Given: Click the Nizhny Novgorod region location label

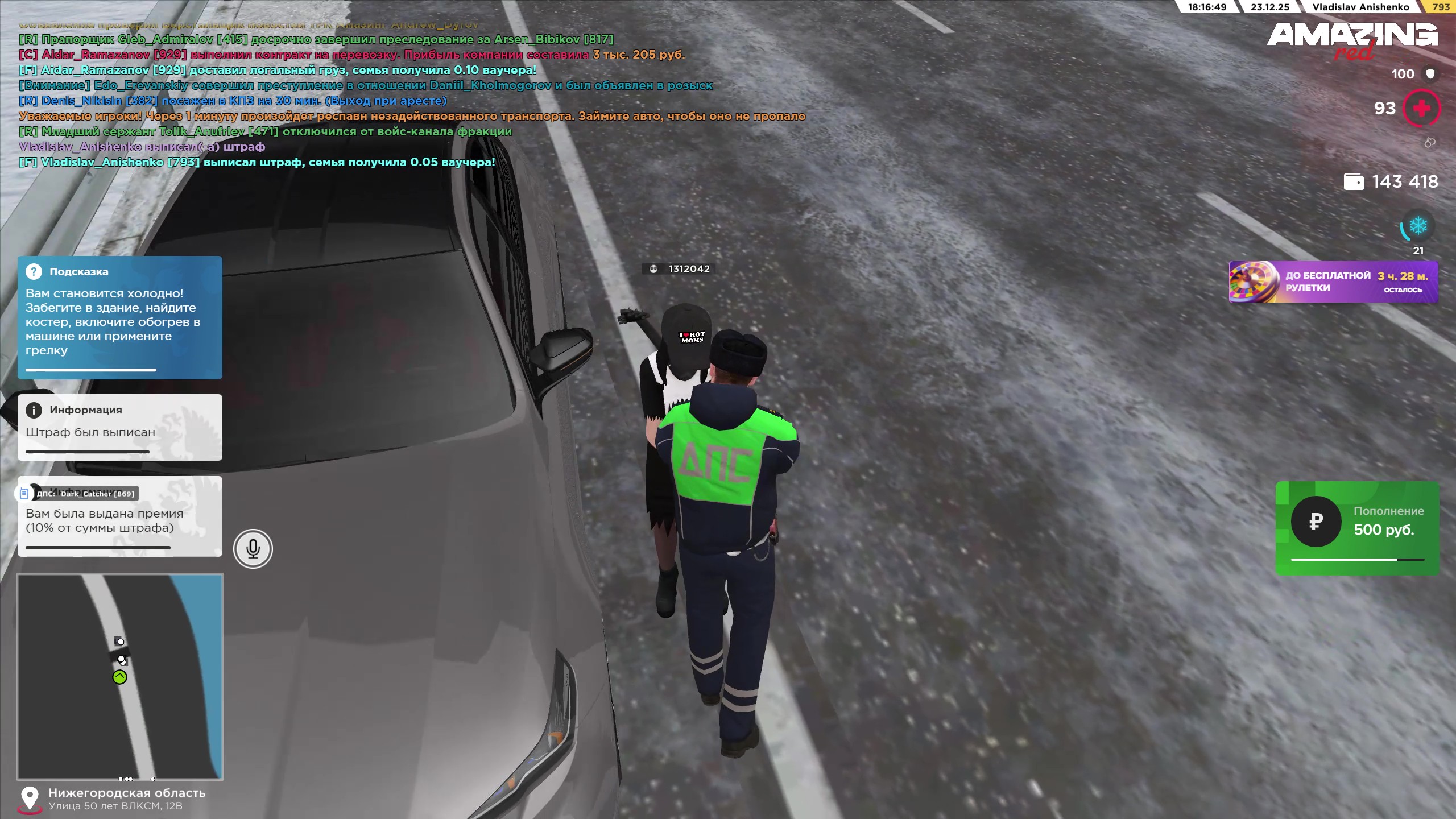Looking at the screenshot, I should click(126, 793).
